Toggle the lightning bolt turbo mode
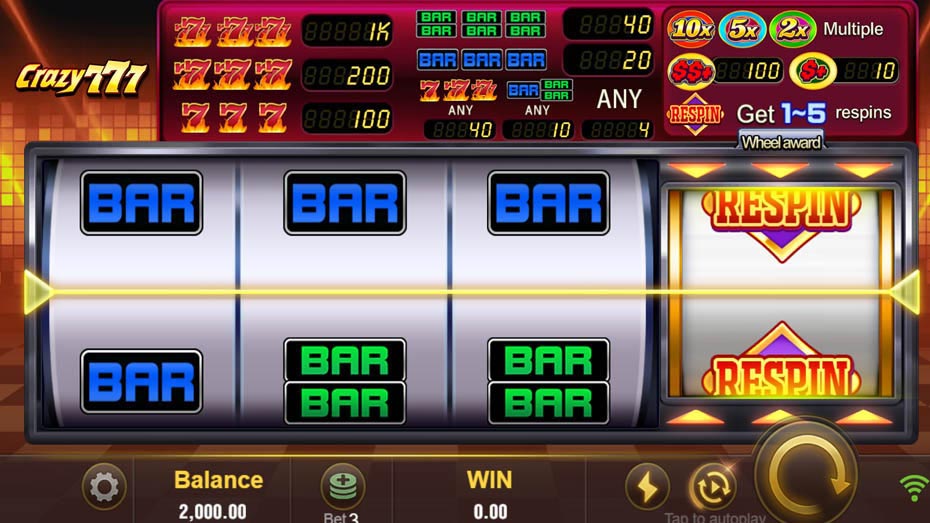The width and height of the screenshot is (930, 523). pyautogui.click(x=647, y=488)
